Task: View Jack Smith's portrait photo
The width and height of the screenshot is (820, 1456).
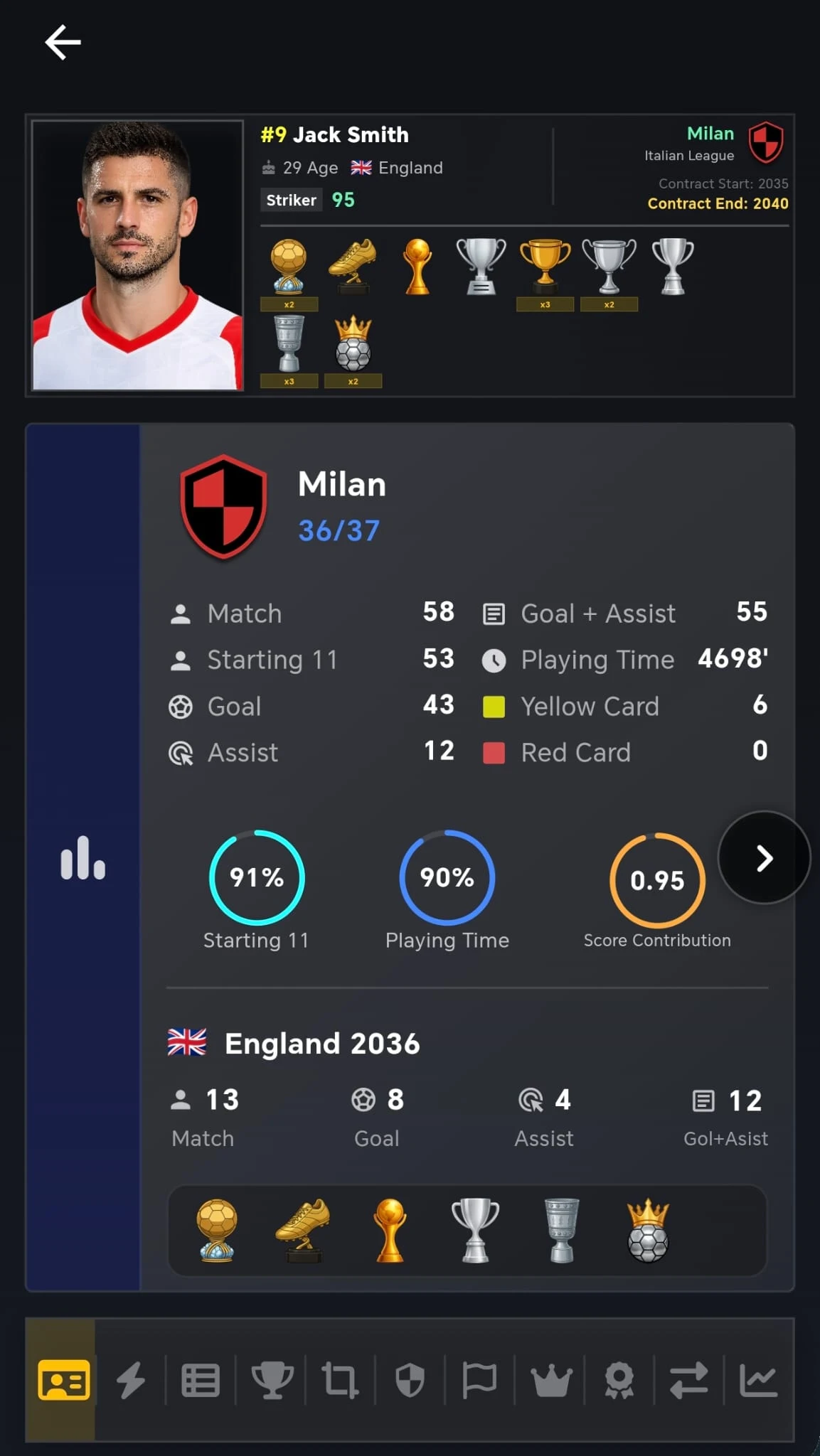Action: (x=138, y=255)
